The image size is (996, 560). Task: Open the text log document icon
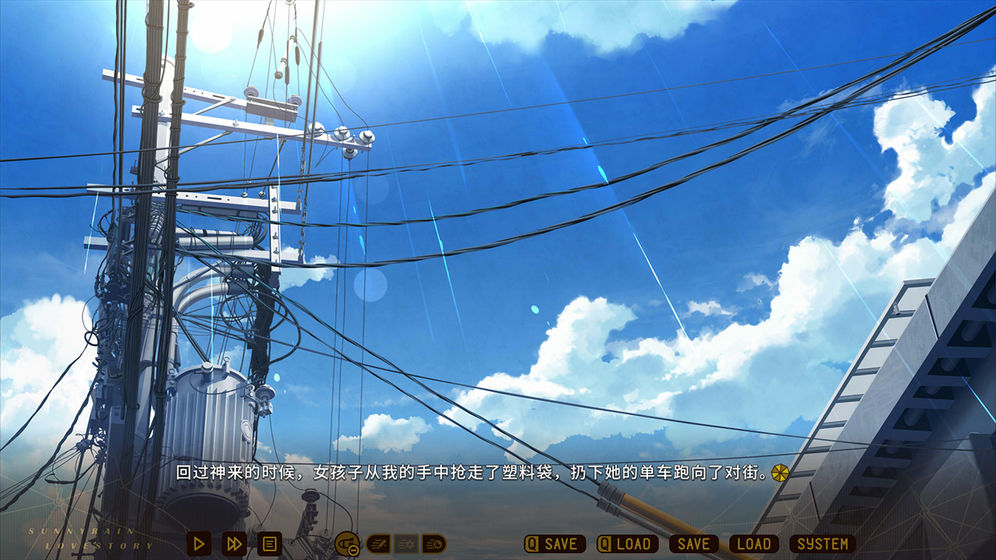269,544
